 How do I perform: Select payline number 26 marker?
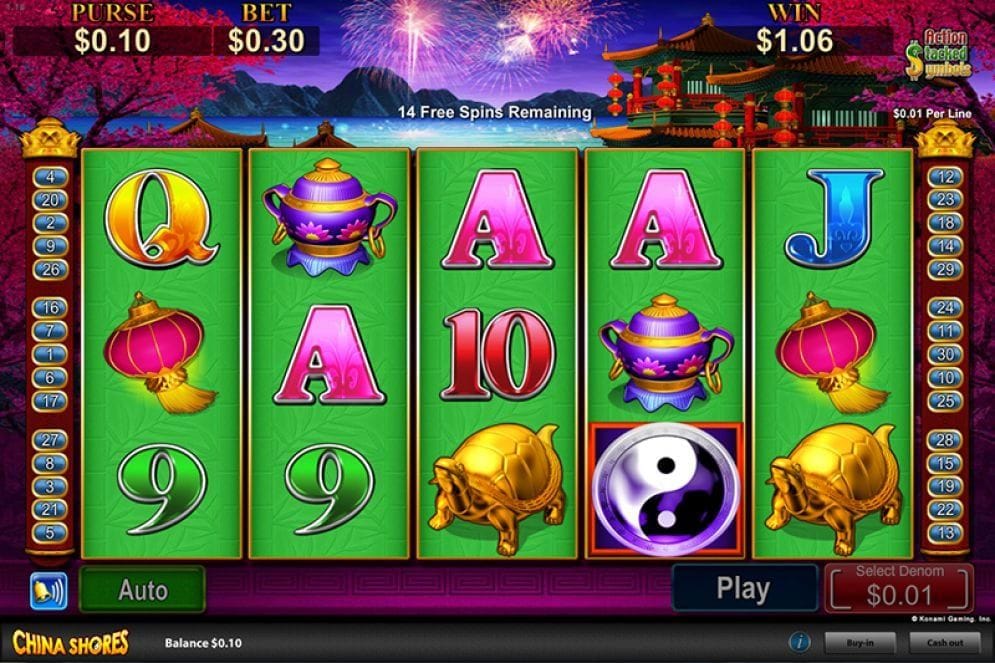click(50, 269)
